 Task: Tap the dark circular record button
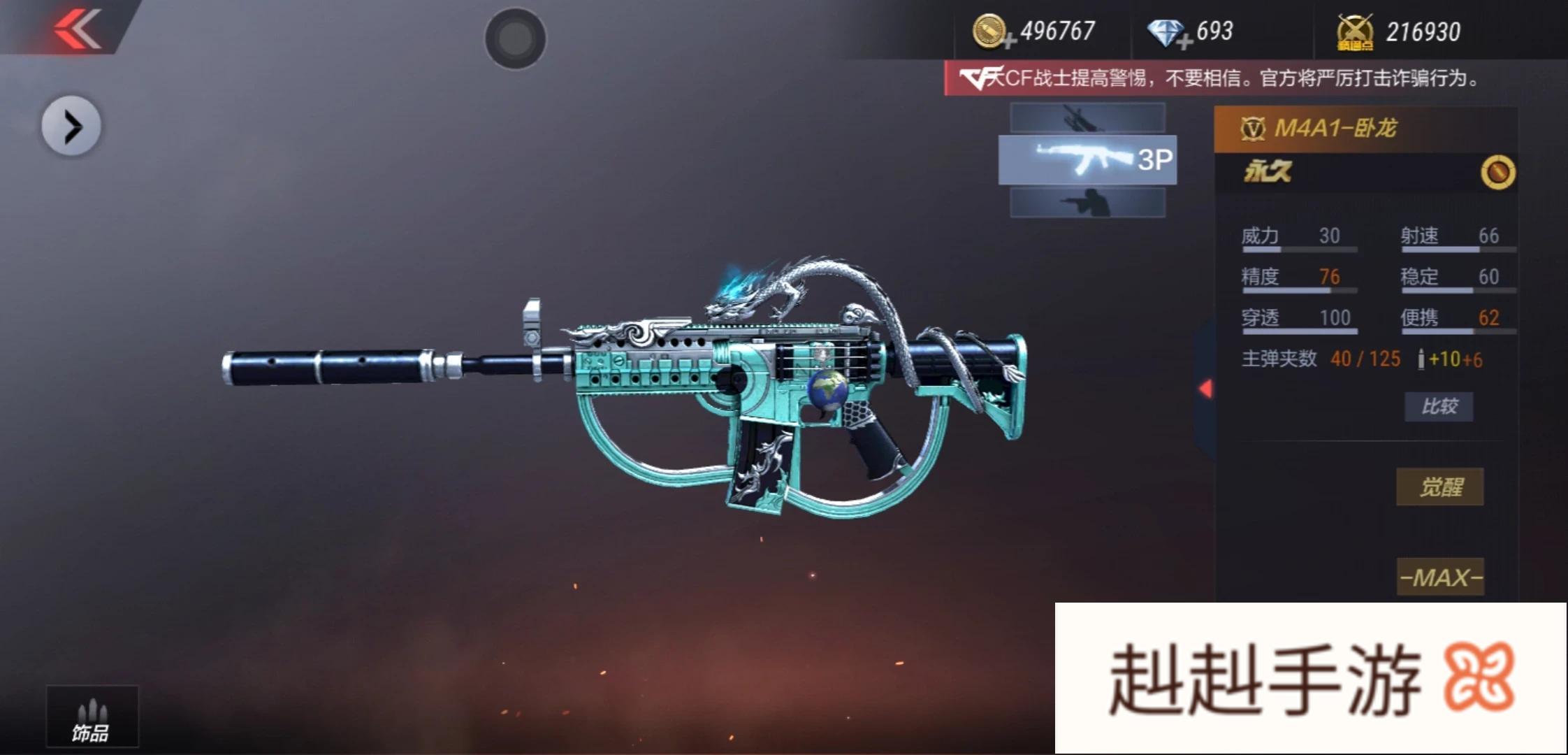[x=516, y=38]
